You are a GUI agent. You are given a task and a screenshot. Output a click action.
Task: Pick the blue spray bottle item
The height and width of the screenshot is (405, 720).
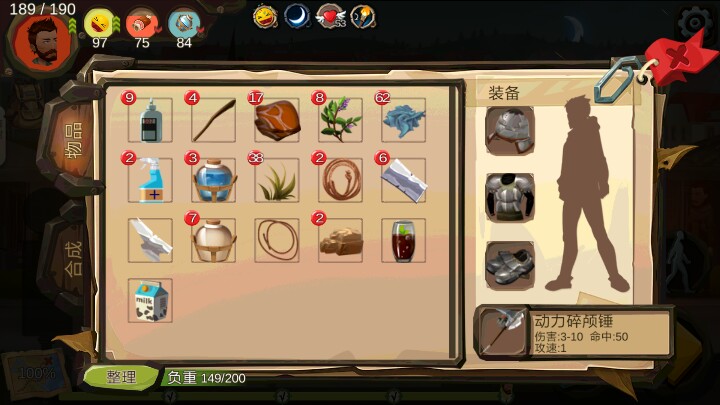pyautogui.click(x=150, y=180)
